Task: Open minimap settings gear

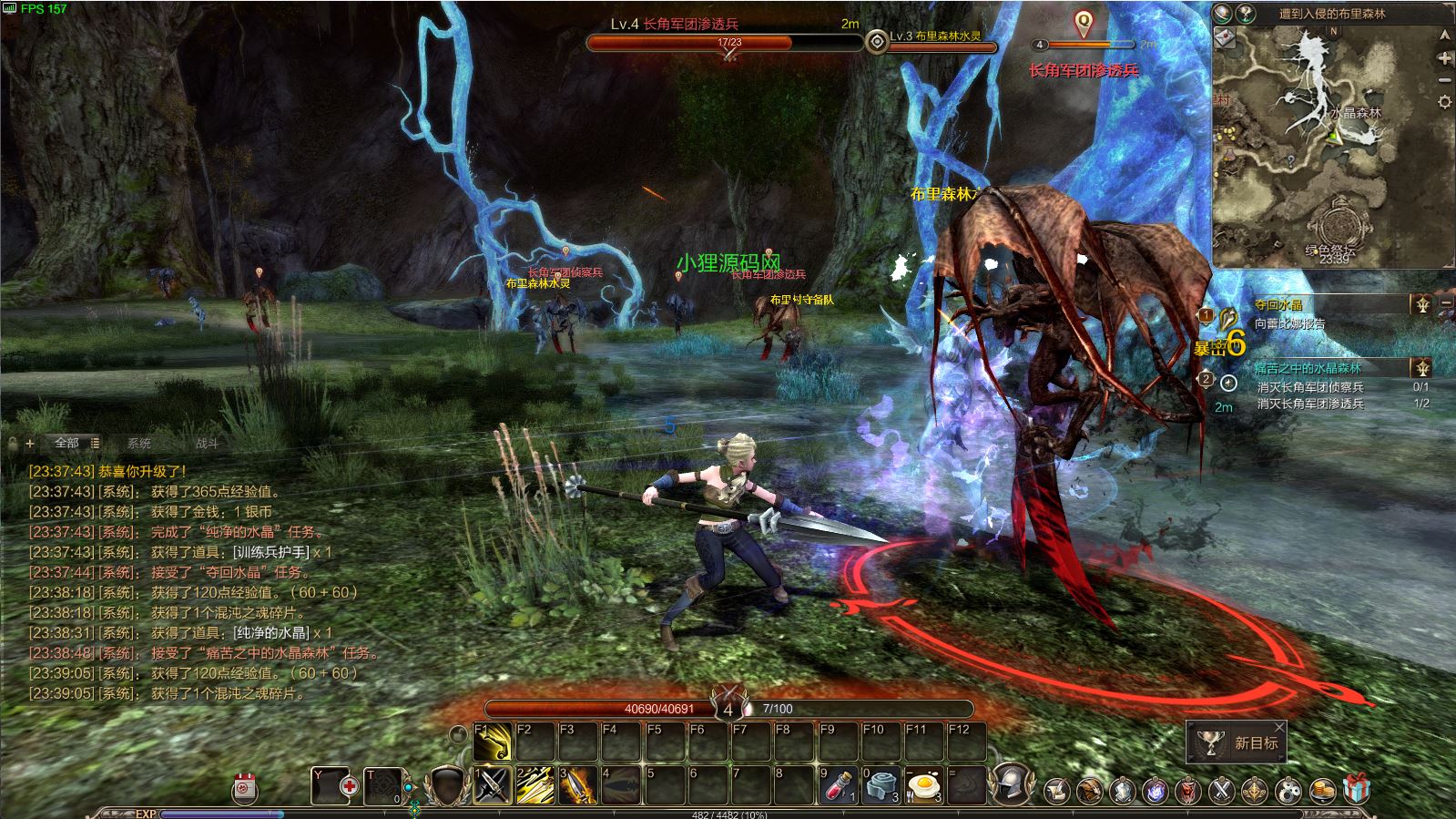Action: click(1444, 102)
